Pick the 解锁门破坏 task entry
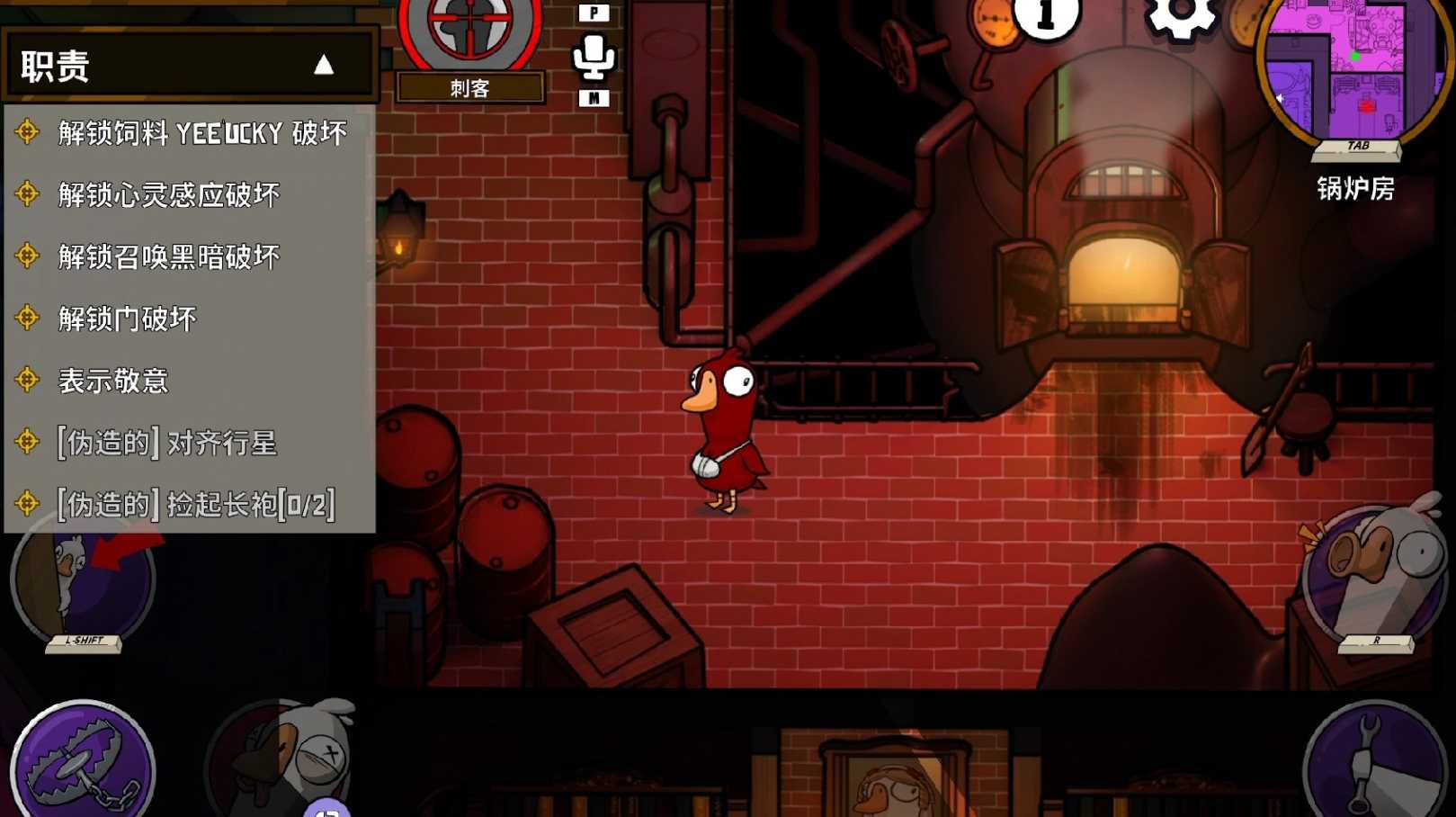 click(x=127, y=319)
